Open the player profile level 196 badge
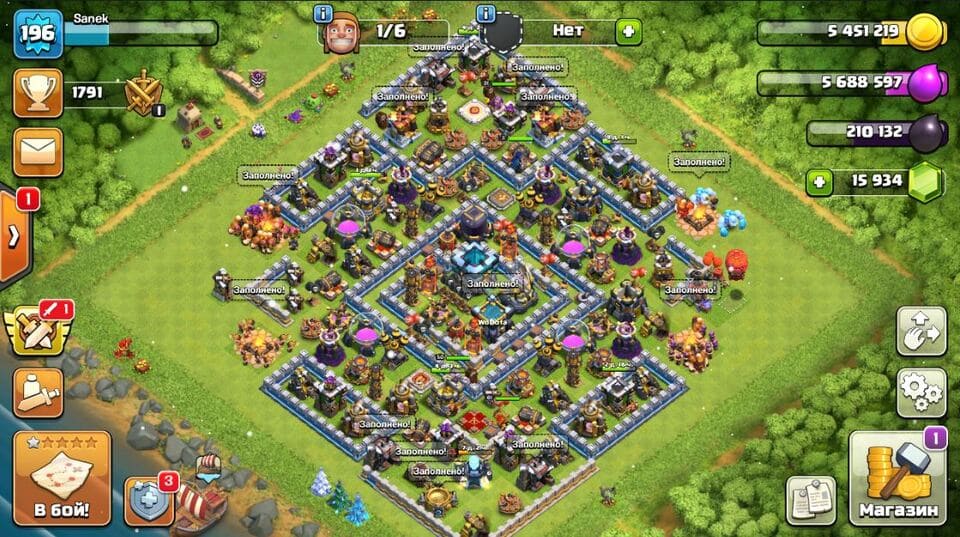 point(38,34)
